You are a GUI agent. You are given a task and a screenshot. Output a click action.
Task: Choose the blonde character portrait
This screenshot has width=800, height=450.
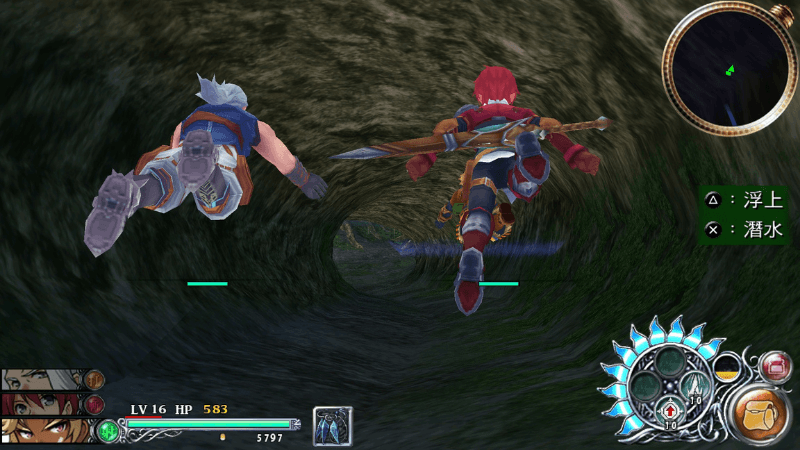(x=42, y=430)
